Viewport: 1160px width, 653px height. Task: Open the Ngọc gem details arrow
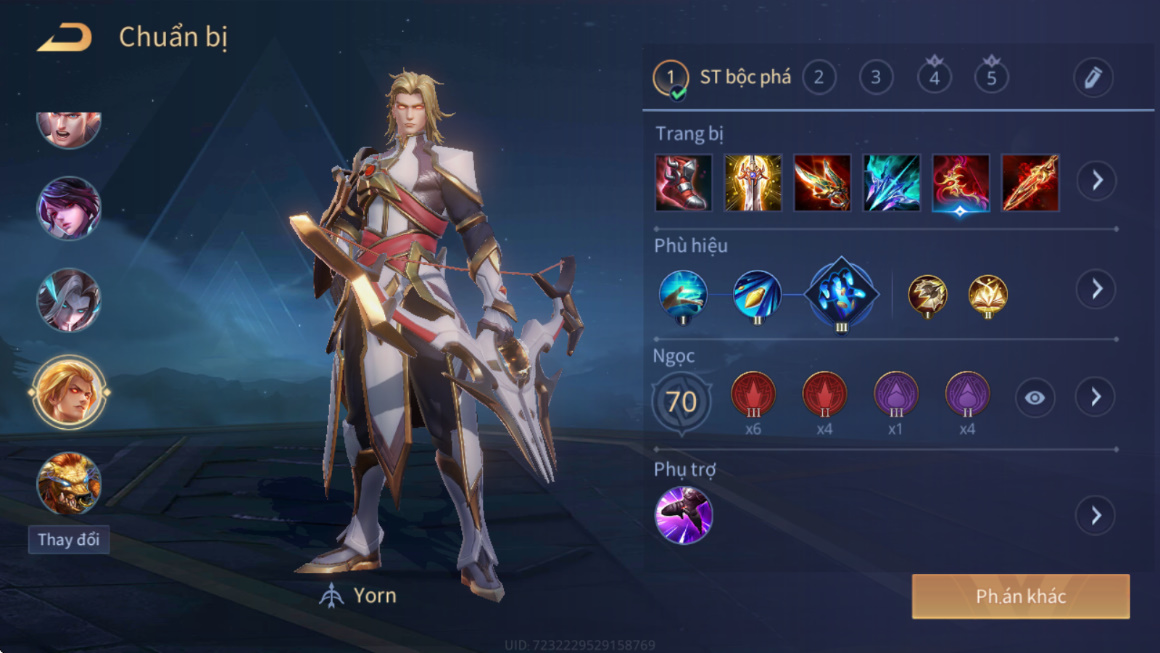[1096, 397]
